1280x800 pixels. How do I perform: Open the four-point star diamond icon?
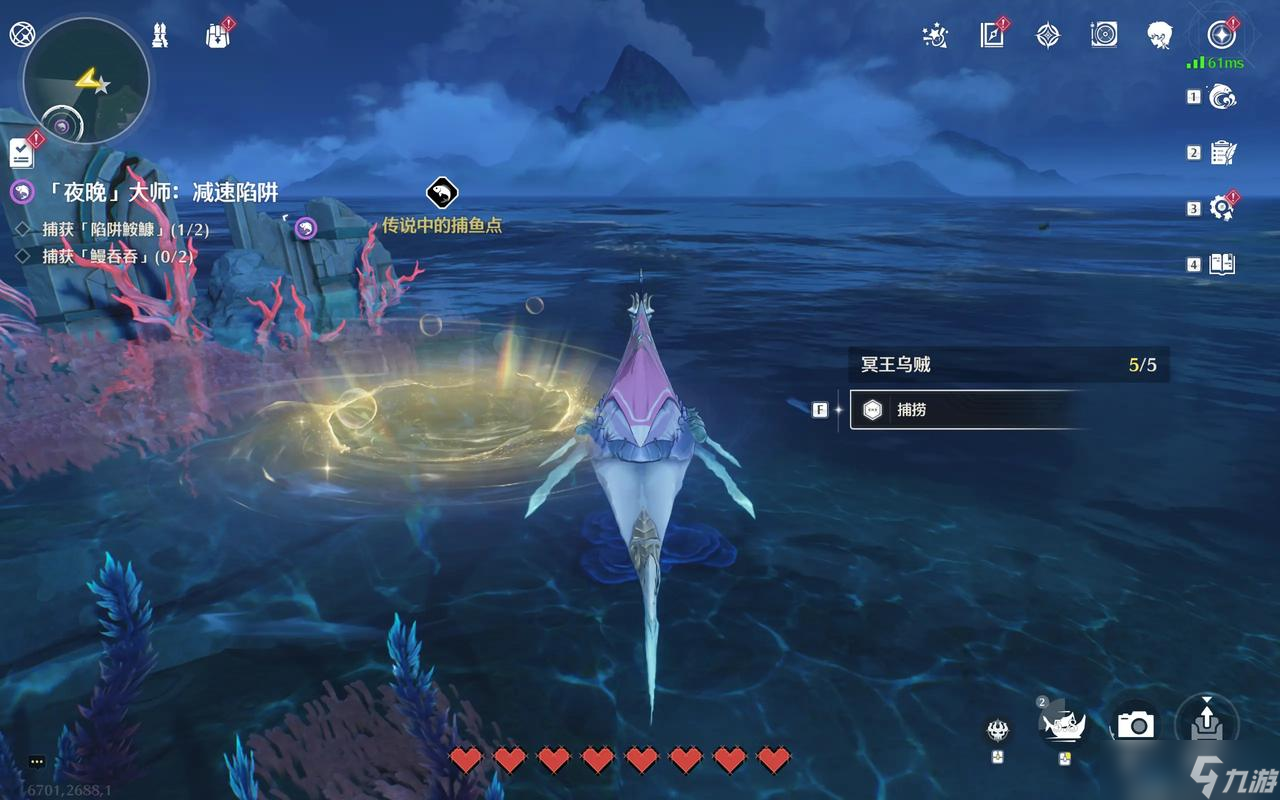(1048, 35)
